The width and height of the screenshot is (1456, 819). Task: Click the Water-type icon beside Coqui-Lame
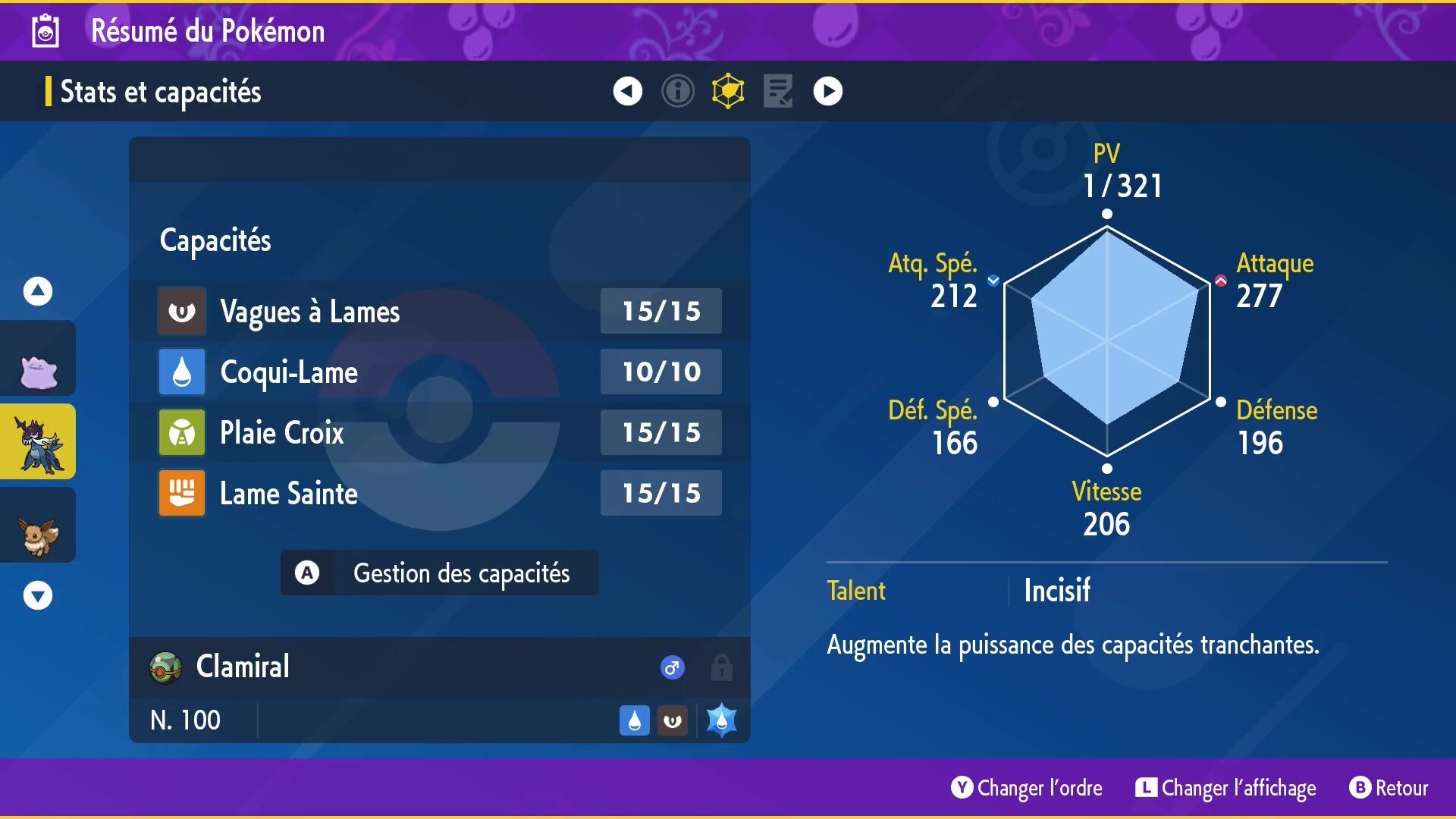click(182, 372)
